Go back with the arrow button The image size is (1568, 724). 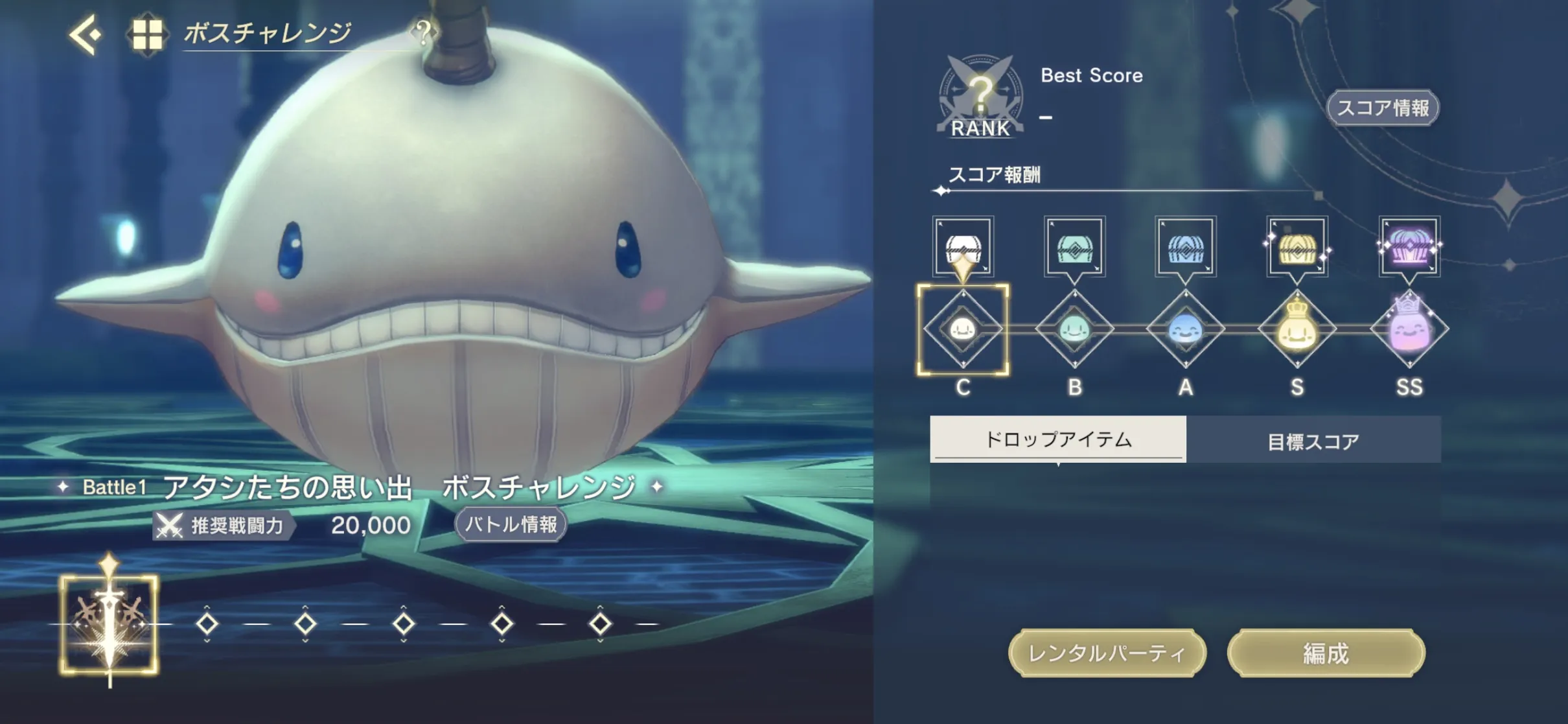pos(86,34)
